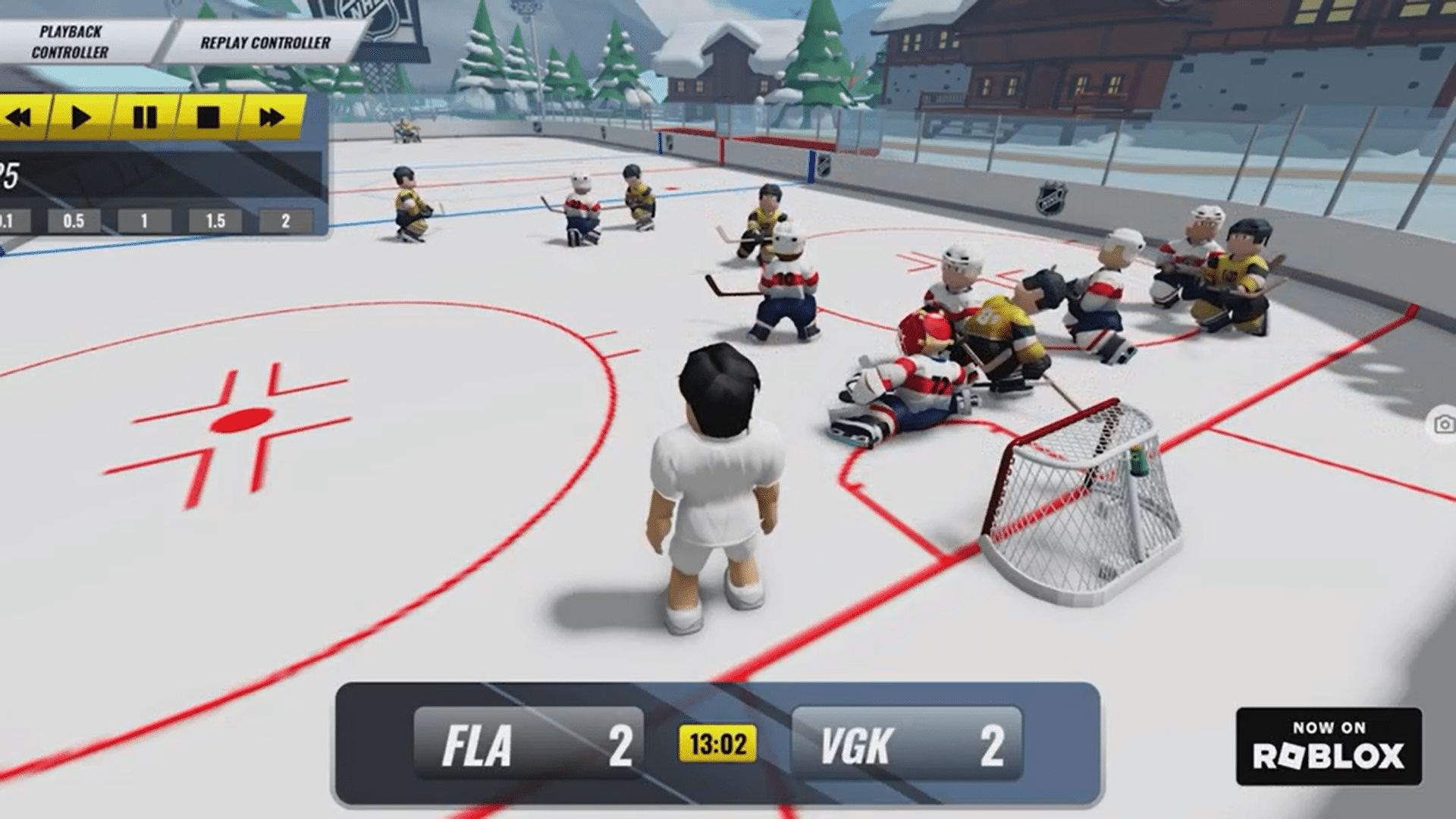Switch to the Replay Controller tab
Screen dimensions: 1456x819
click(x=265, y=42)
